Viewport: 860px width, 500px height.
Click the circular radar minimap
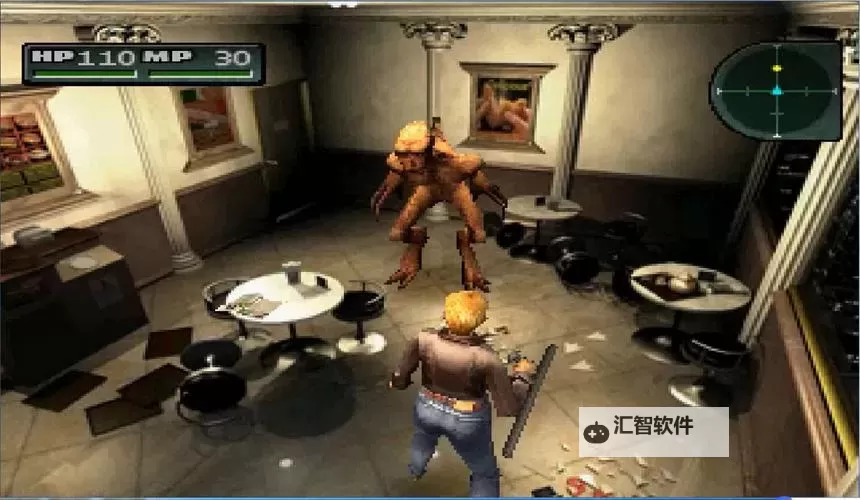point(776,90)
